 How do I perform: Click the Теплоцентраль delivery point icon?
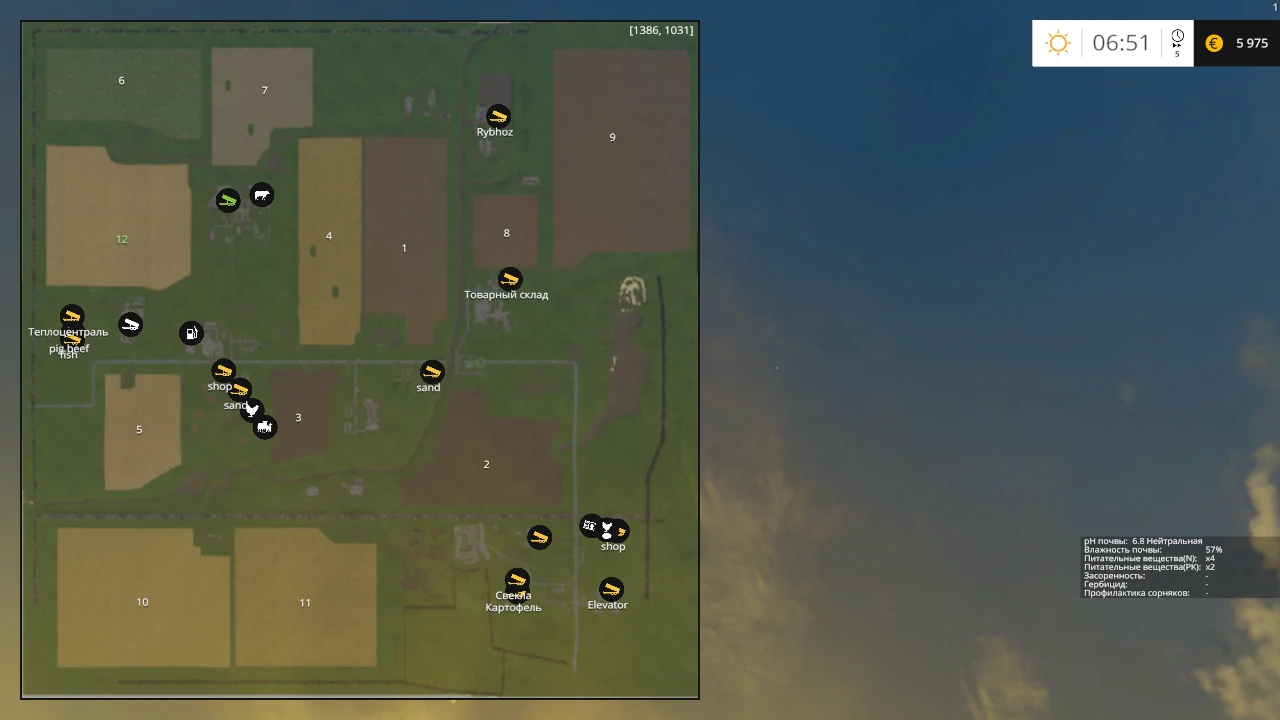pos(71,314)
